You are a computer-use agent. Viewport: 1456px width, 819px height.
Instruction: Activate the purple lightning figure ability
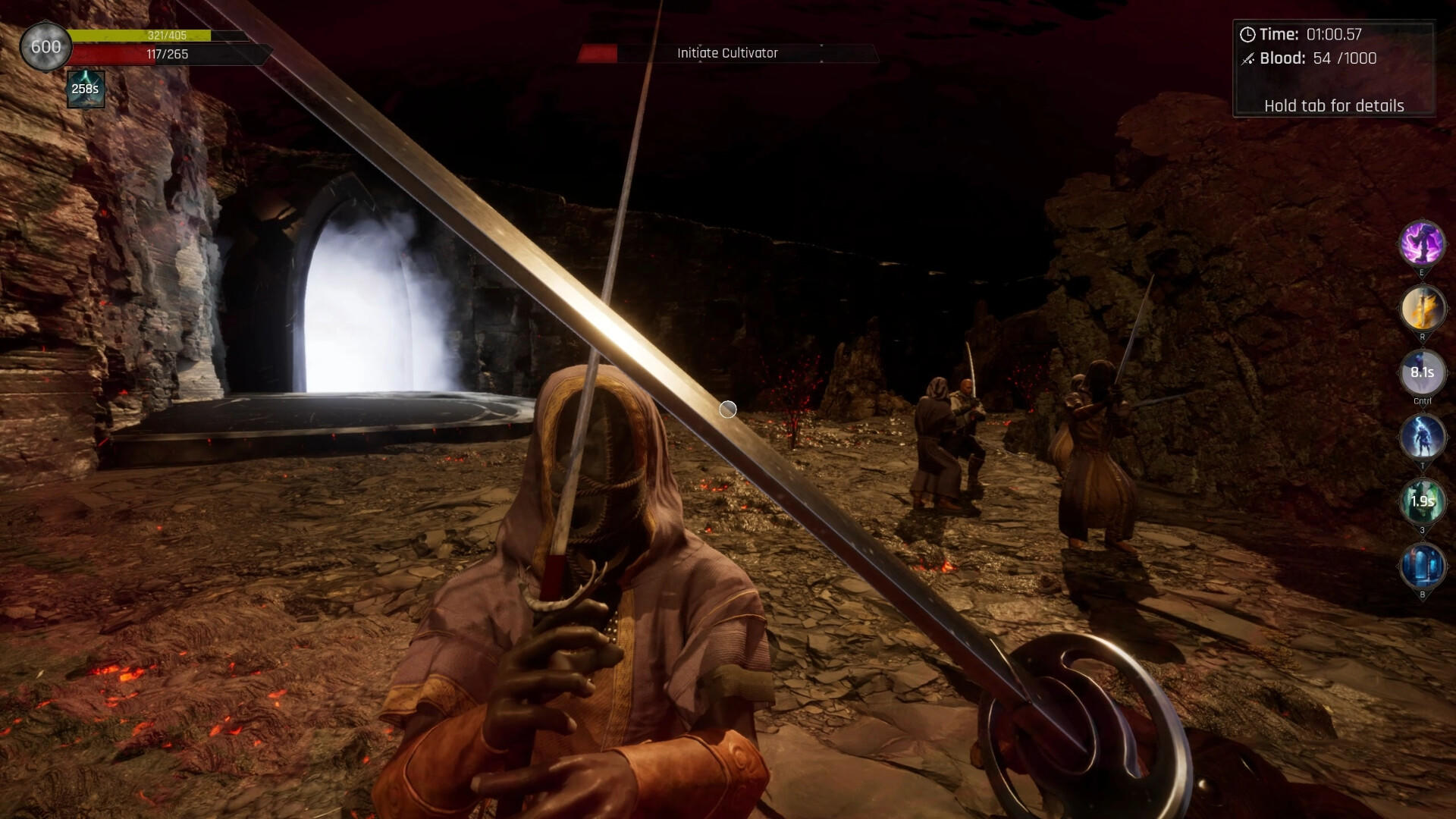(x=1422, y=243)
